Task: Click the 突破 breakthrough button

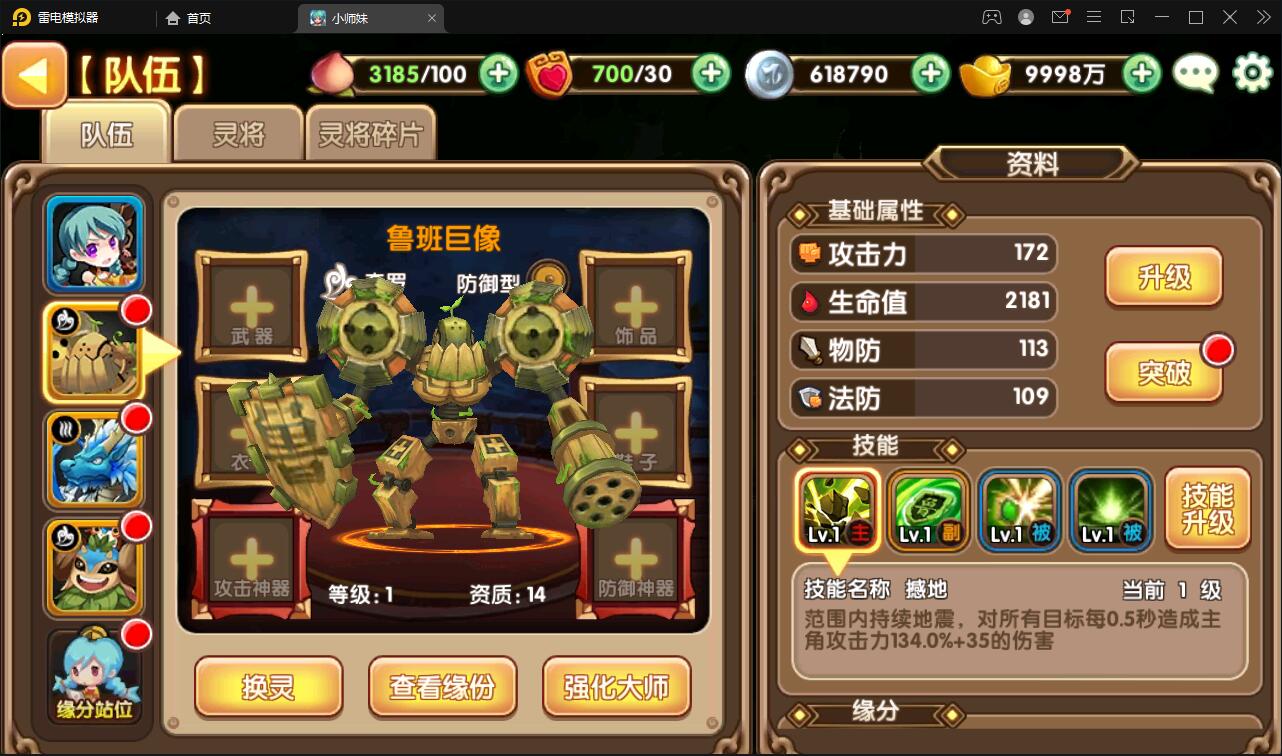Action: point(1166,372)
